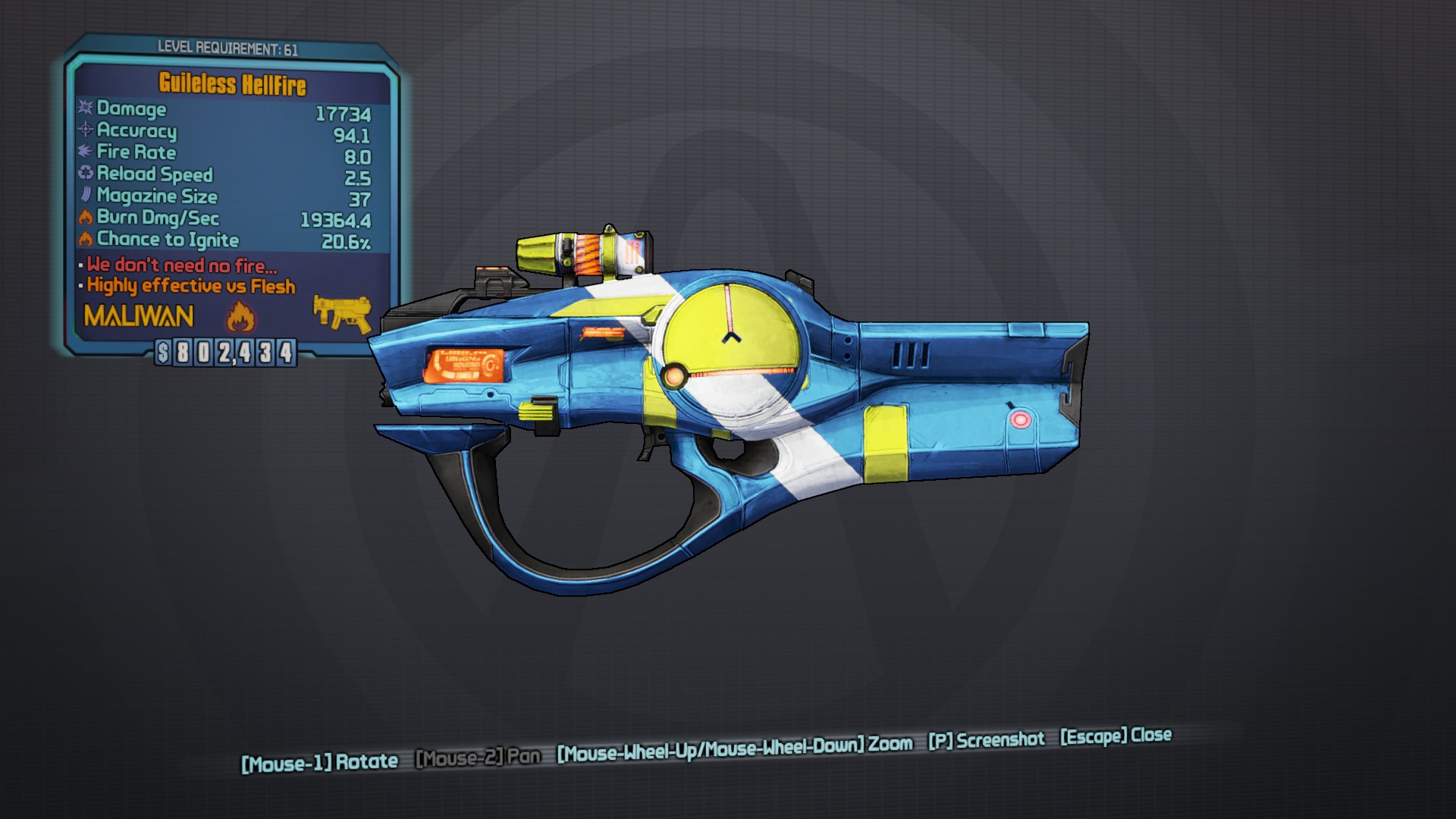Viewport: 1456px width, 819px height.
Task: Select 'Highly effective vs Flesh' text
Action: 191,287
